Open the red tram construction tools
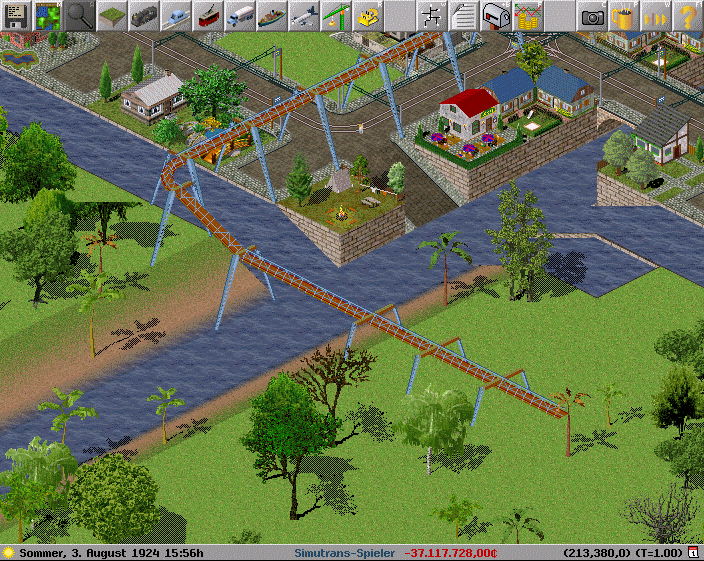 click(208, 15)
